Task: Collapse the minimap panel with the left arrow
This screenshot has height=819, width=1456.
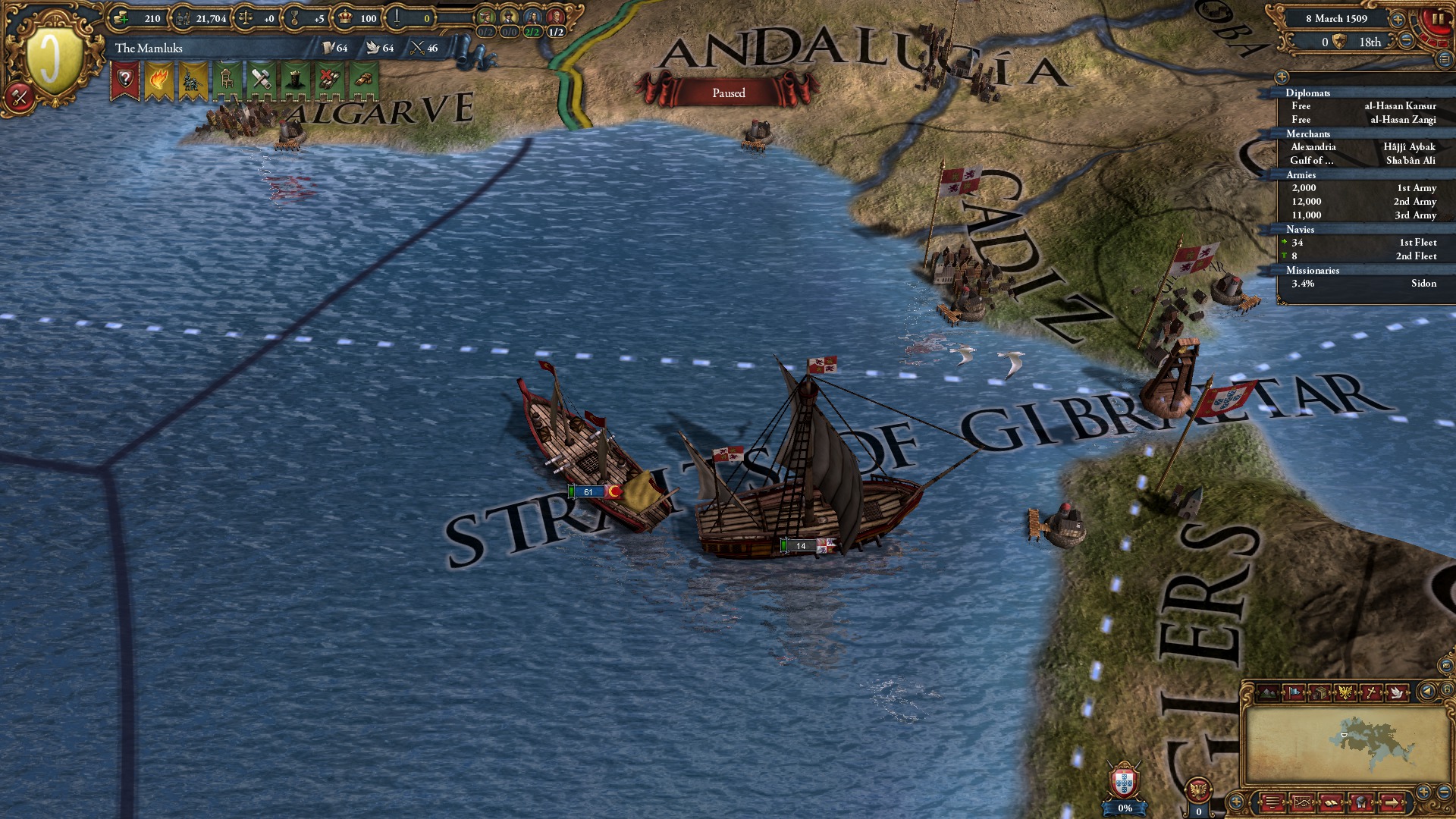Action: 1427,692
